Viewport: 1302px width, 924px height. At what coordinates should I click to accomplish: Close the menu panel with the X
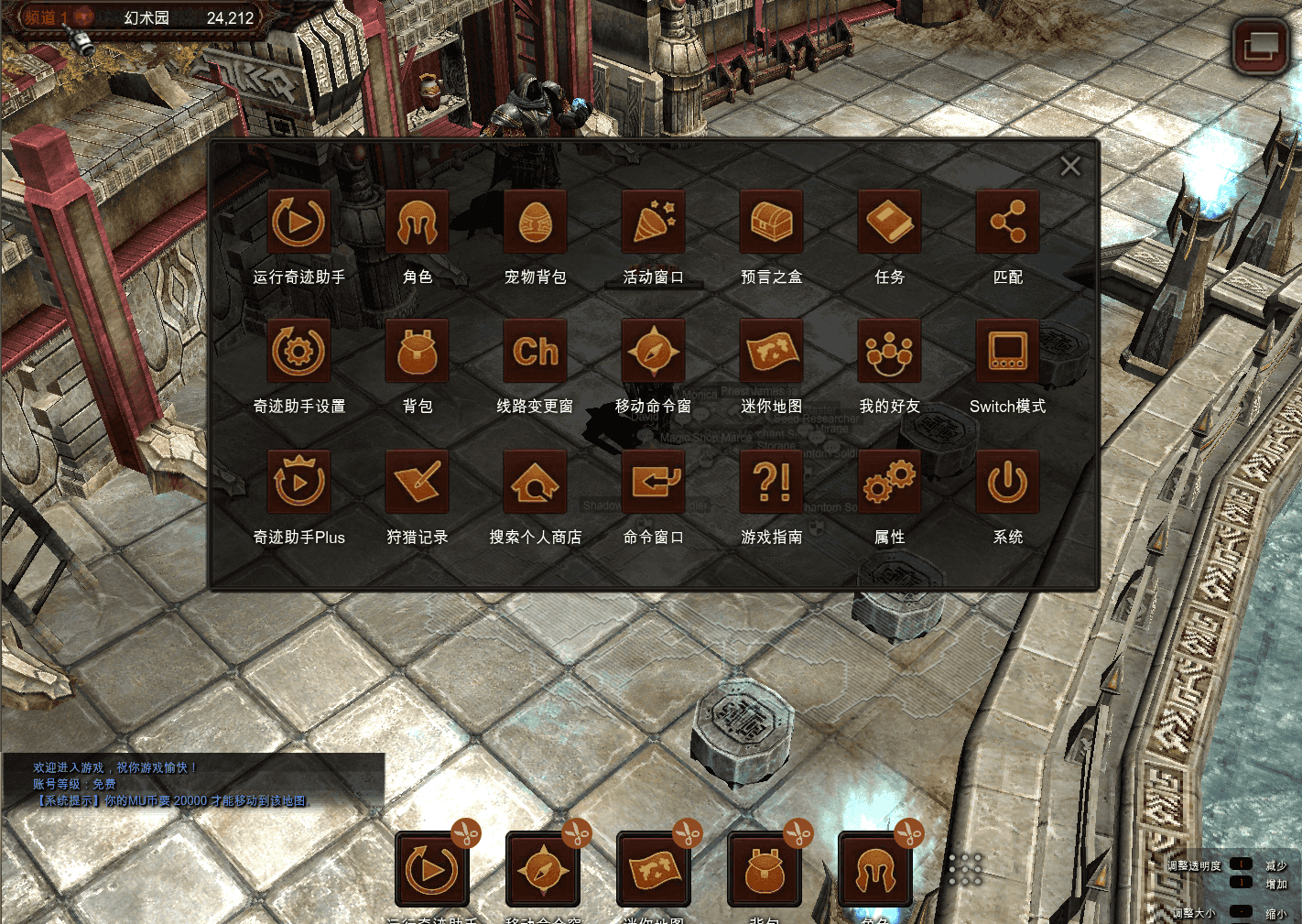coord(1069,166)
